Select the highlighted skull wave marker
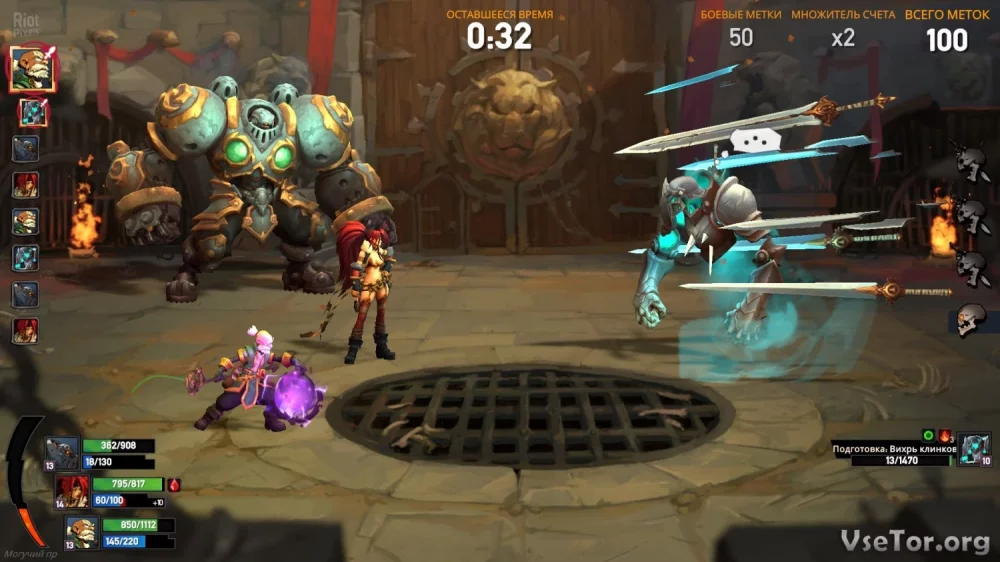This screenshot has height=562, width=1000. [x=968, y=320]
